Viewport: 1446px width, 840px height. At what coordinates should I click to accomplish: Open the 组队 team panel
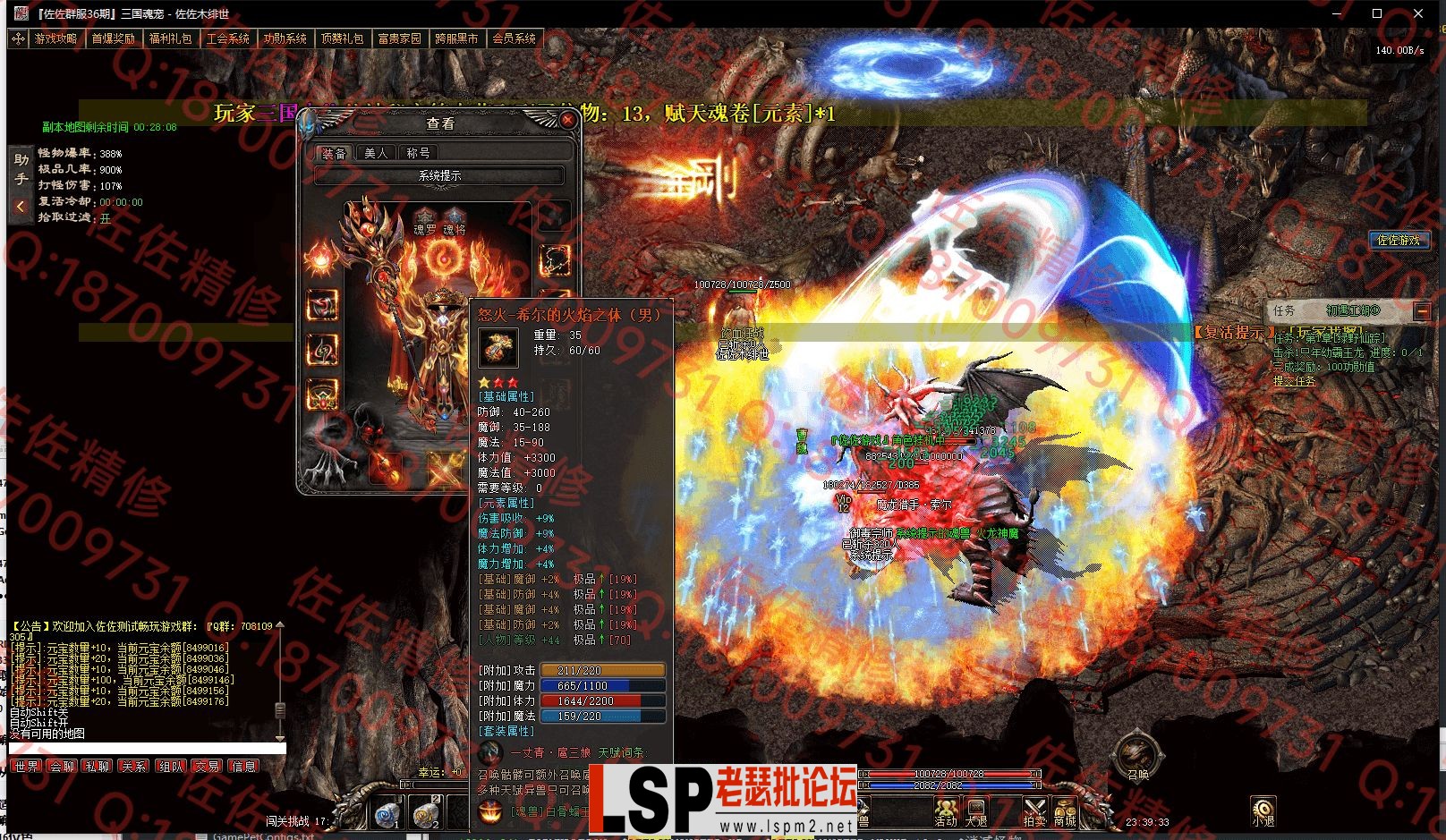tap(170, 767)
